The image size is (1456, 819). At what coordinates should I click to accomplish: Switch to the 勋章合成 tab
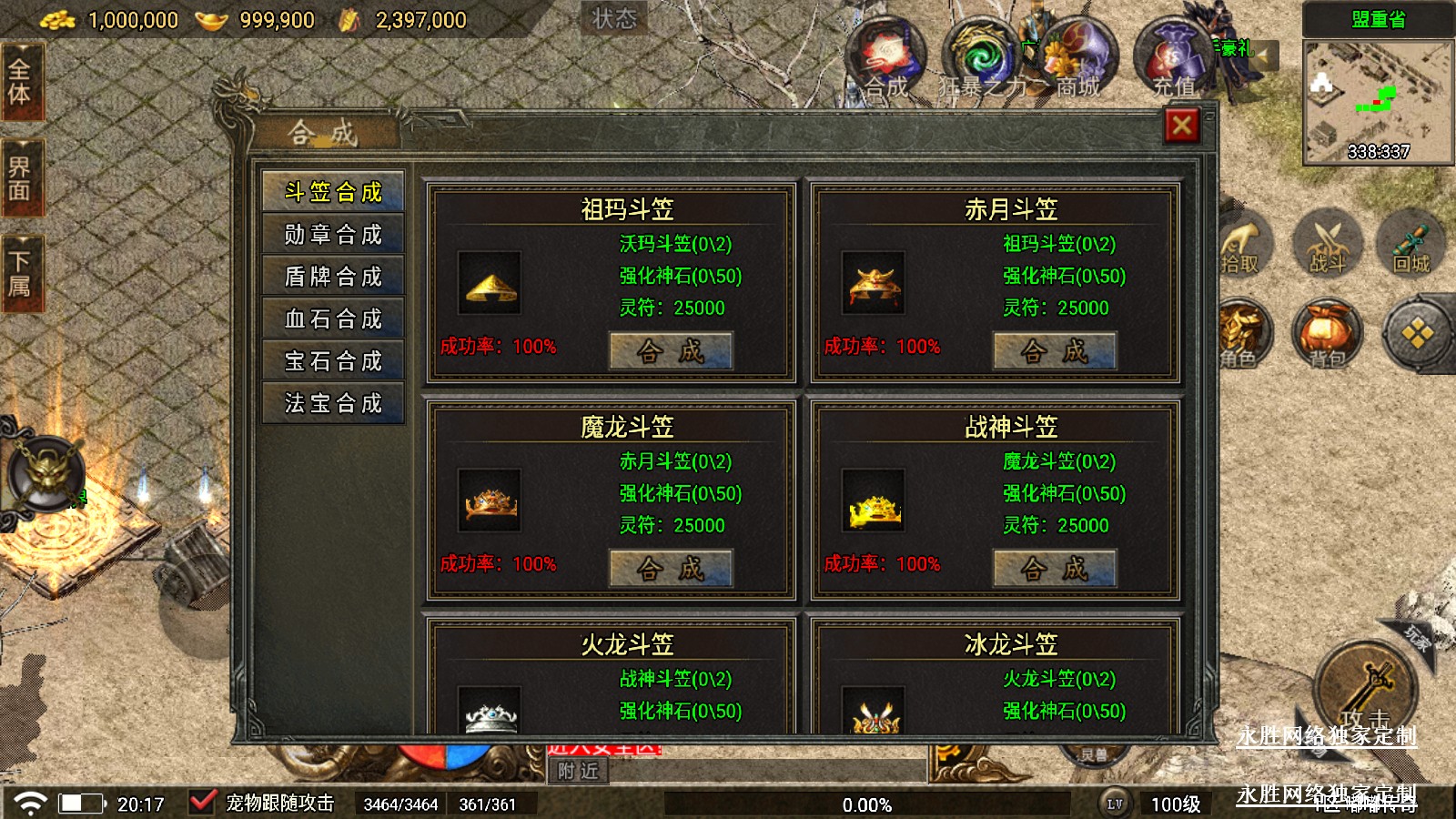[333, 235]
